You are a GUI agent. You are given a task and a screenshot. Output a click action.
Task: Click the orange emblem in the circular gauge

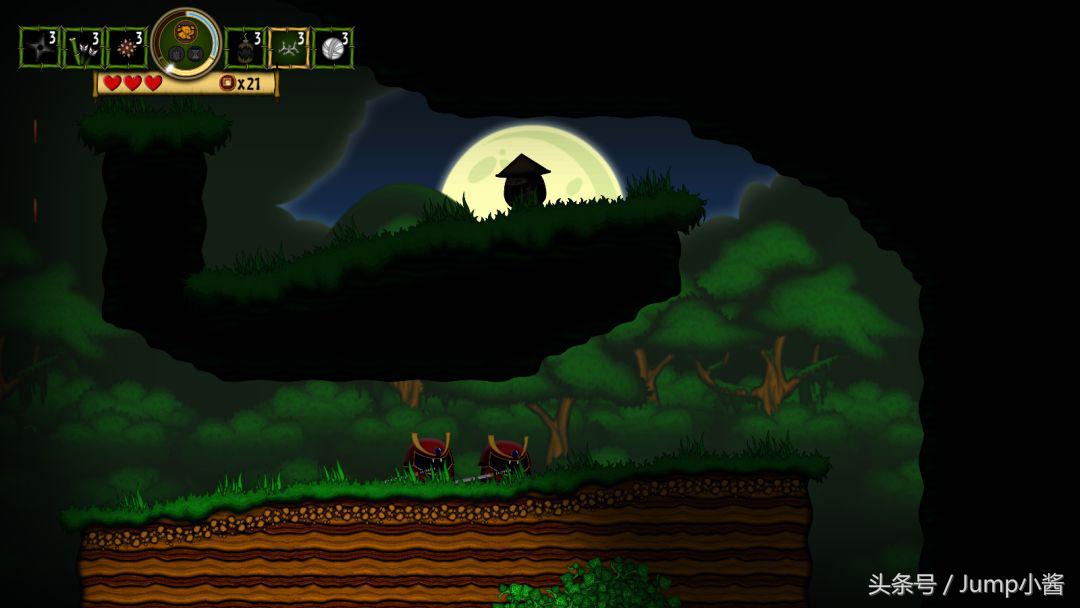point(186,34)
